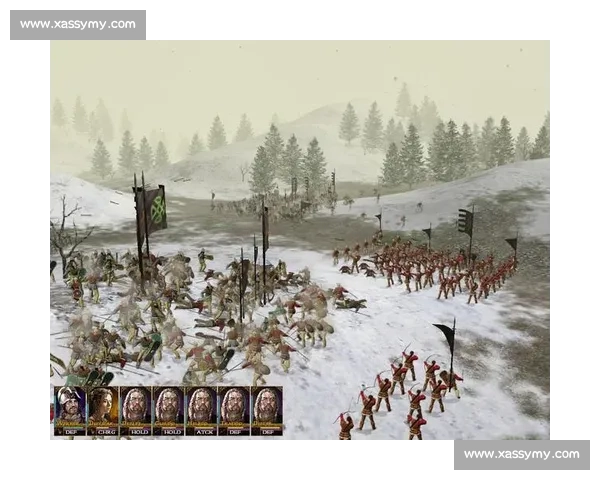
Task: Select the woman commander portrait marked CHRG
Action: click(103, 408)
